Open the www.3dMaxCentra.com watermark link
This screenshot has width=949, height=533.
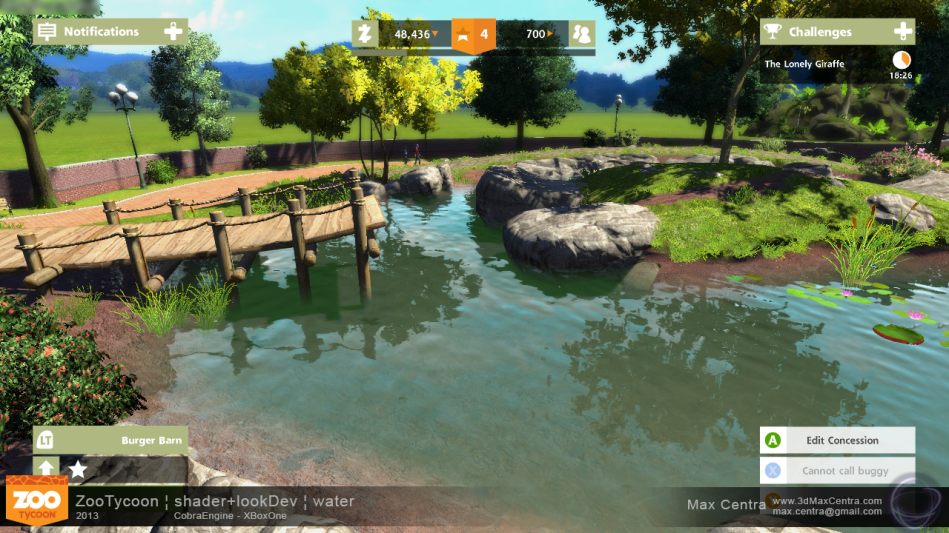[x=826, y=500]
